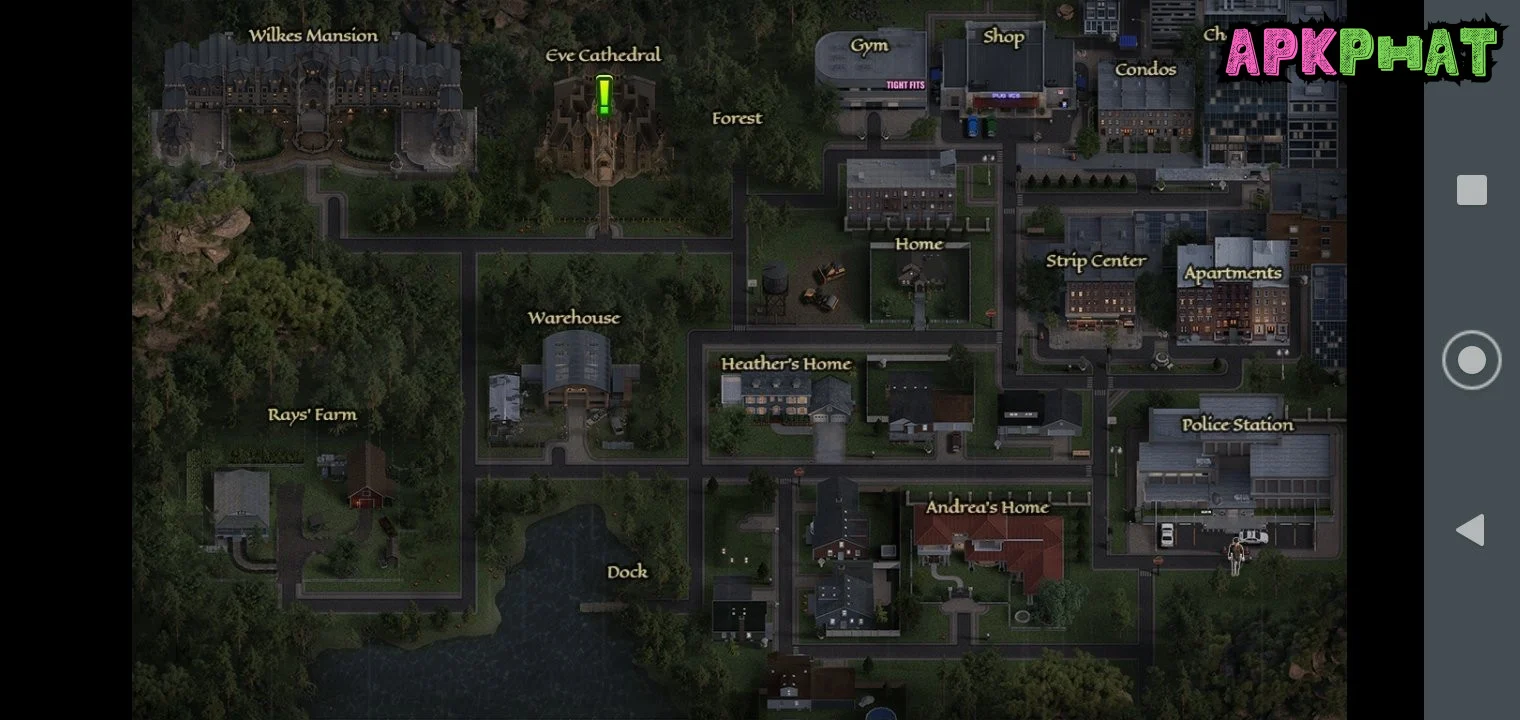Select the Home map label

919,244
